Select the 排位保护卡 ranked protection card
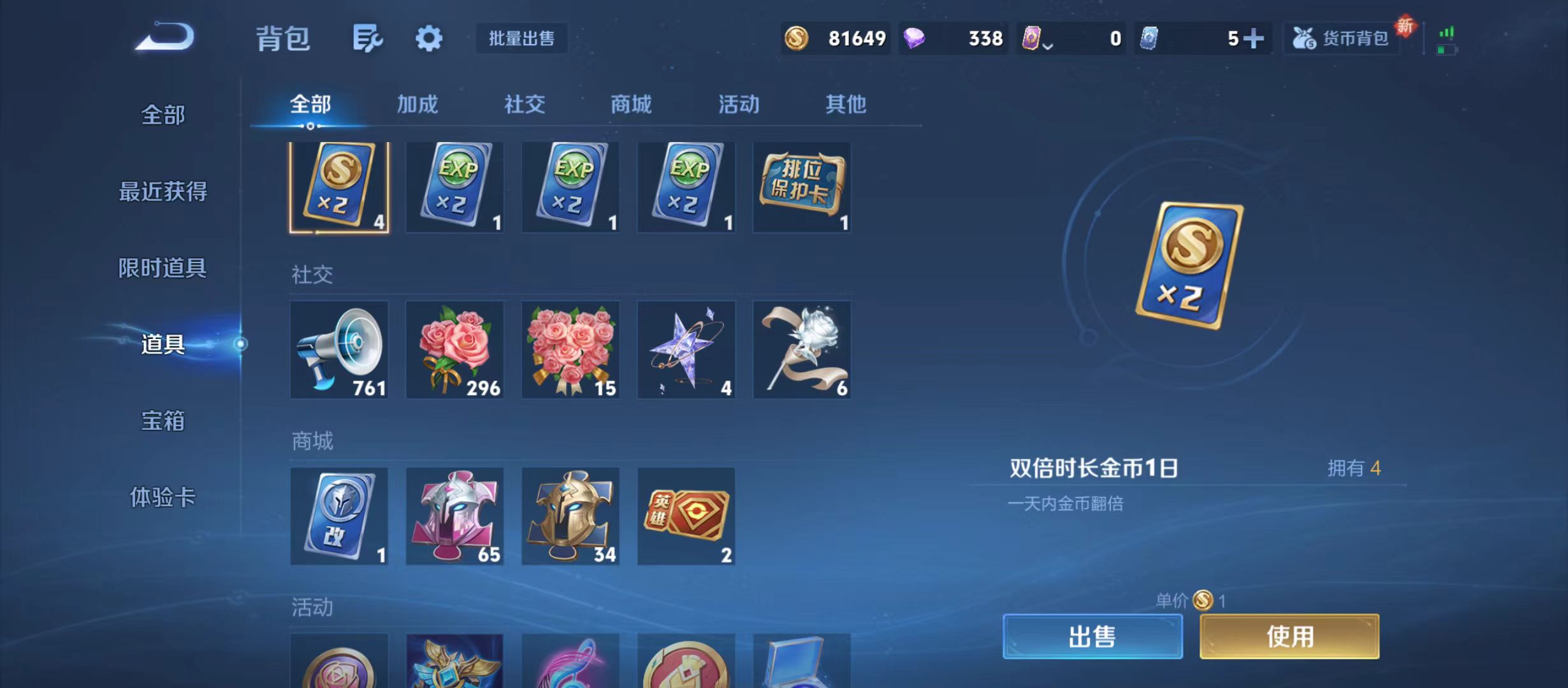The image size is (1568, 688). (801, 187)
